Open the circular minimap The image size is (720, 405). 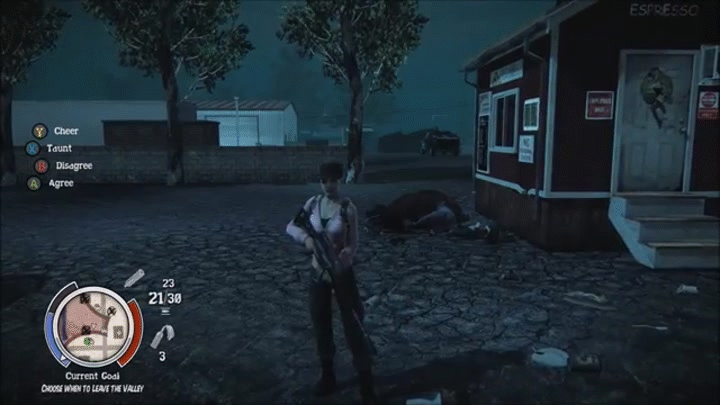(93, 327)
